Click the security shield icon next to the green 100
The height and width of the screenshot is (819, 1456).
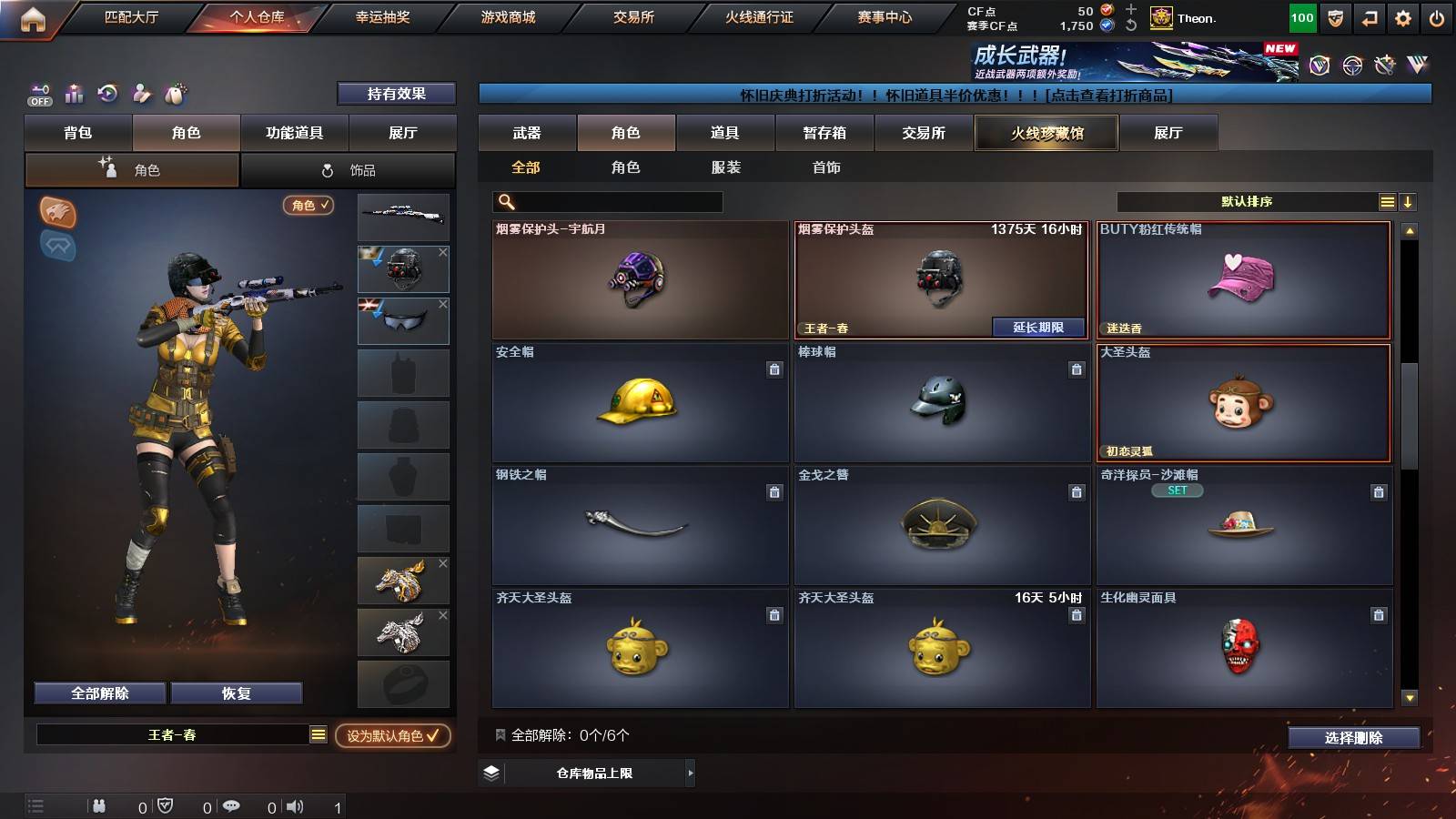[x=1335, y=17]
